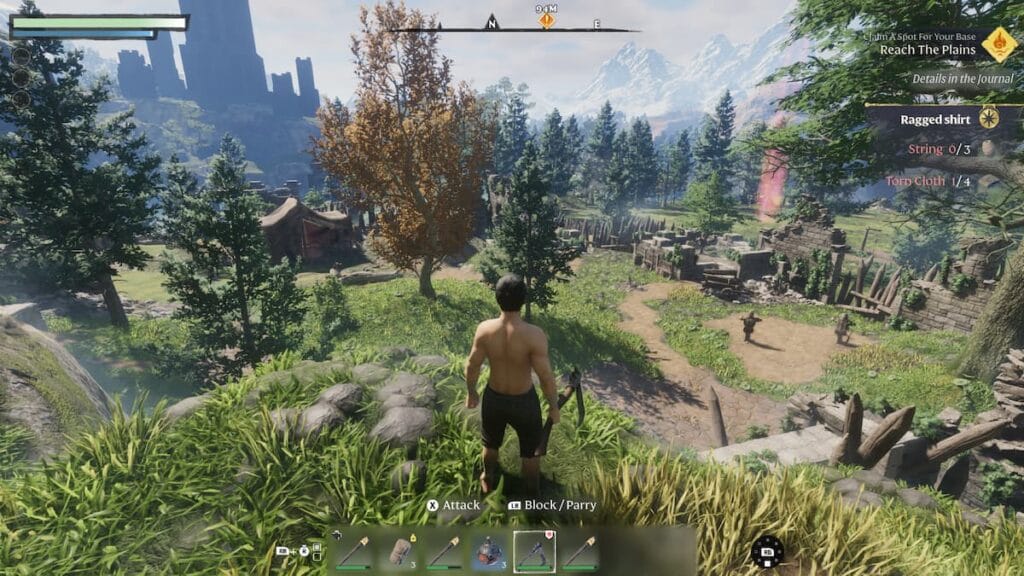Select the axe in the highlighted hotbar slot
Screen dimensions: 1024x576
[534, 551]
